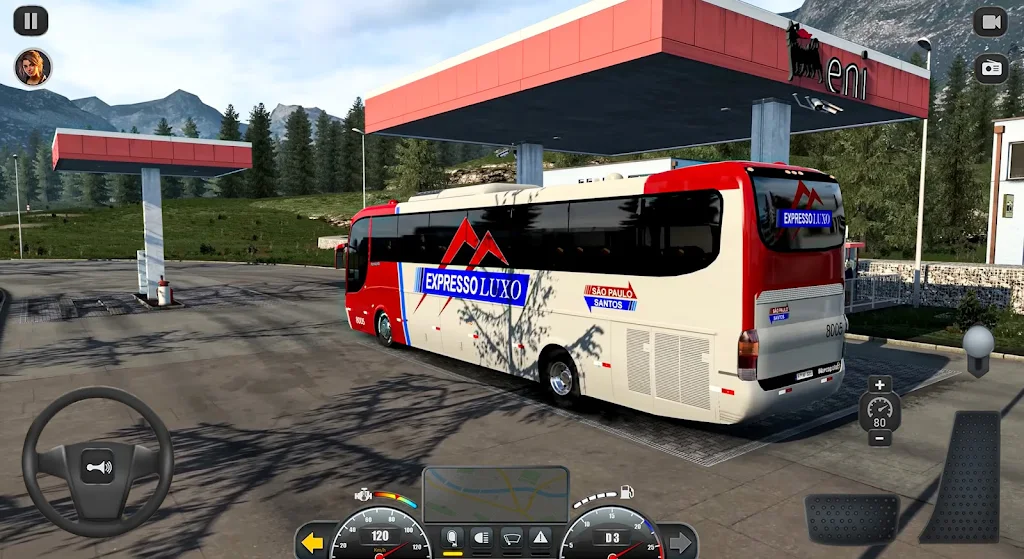Screen dimensions: 1024x559
Task: Step on the brake pedal
Action: click(x=851, y=518)
